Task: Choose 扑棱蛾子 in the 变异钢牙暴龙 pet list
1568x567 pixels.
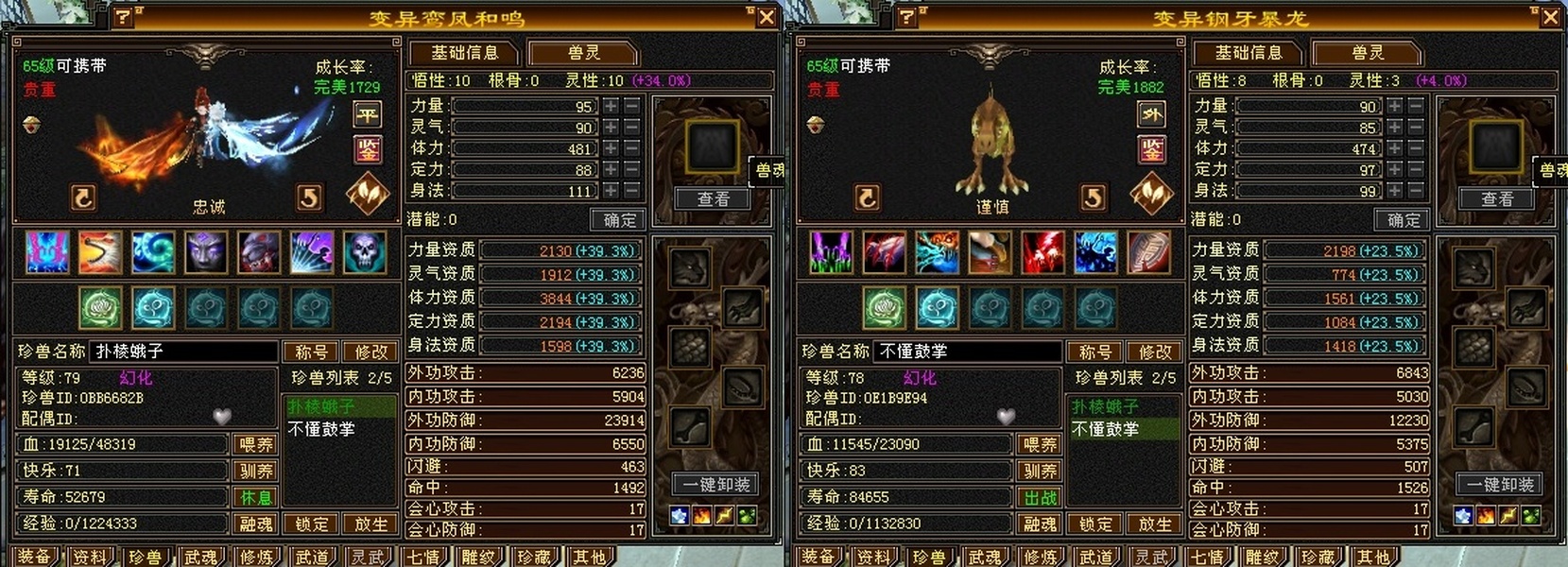Action: [x=1105, y=406]
